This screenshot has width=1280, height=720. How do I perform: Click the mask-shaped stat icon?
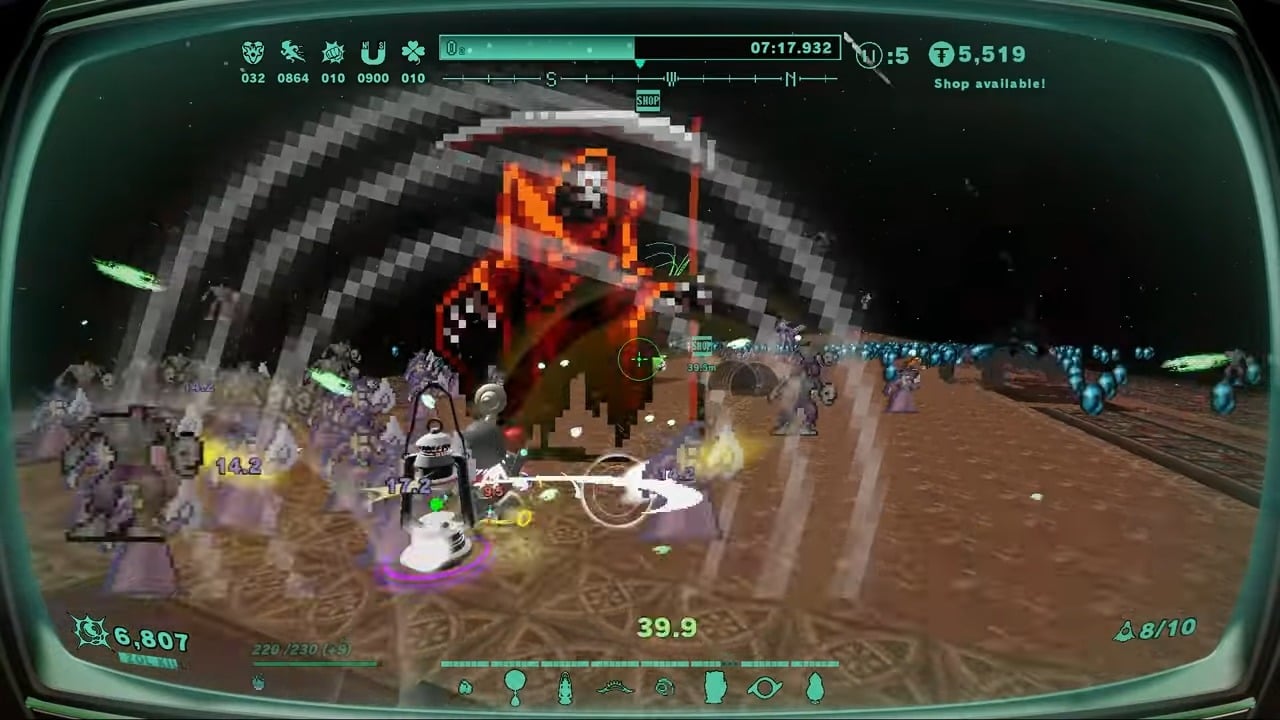(253, 53)
